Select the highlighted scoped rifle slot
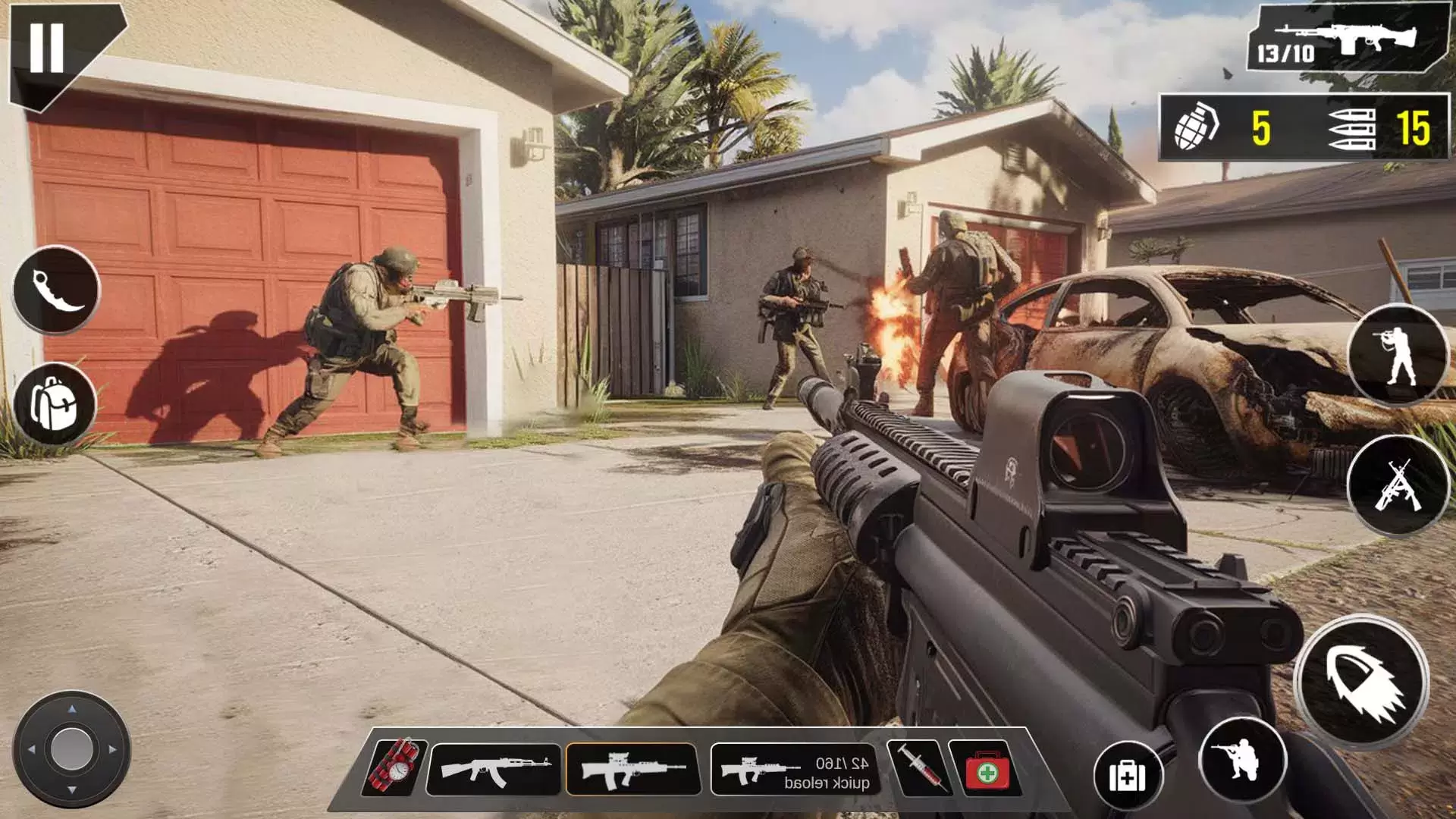 coord(632,769)
